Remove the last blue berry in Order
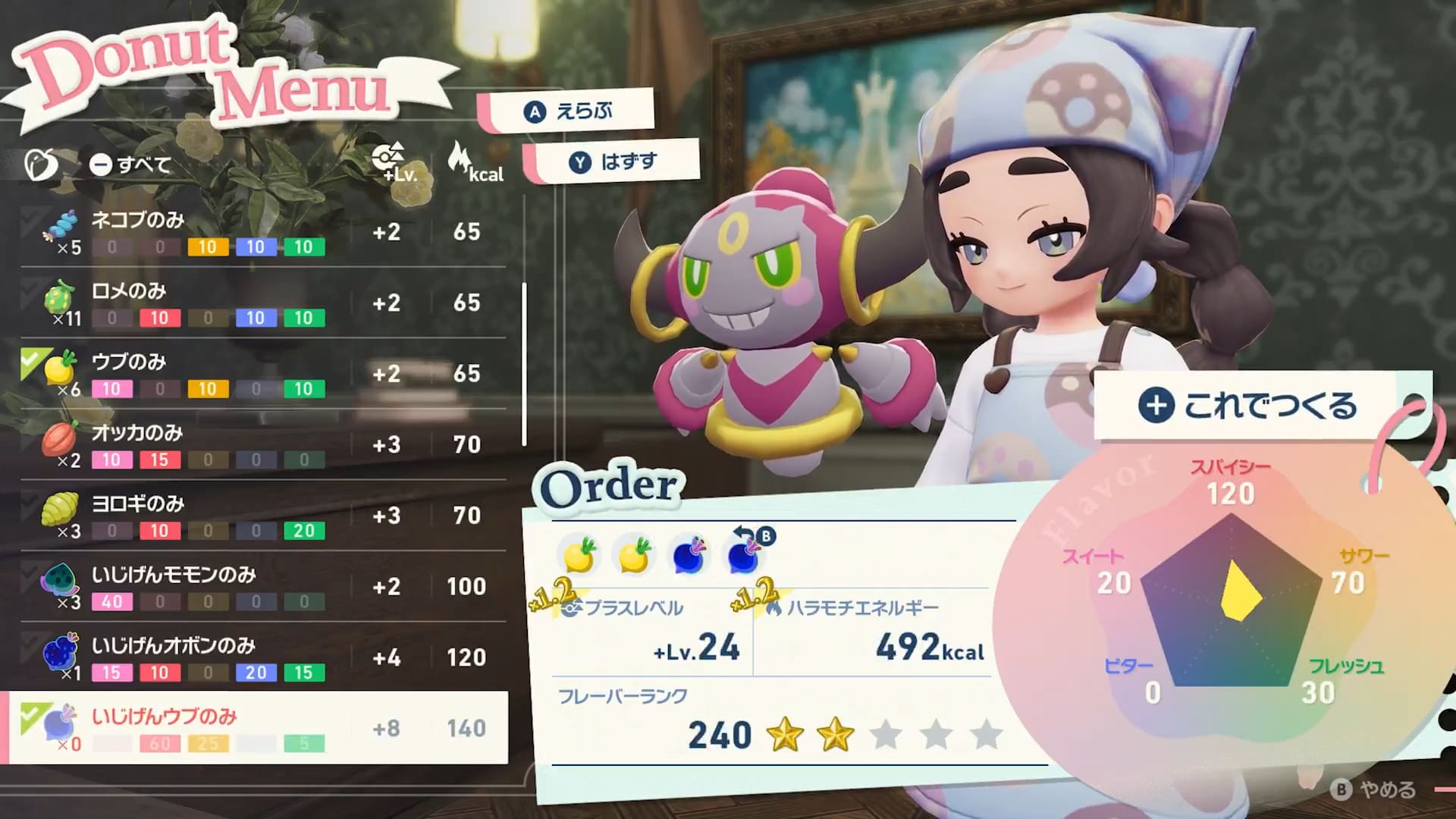Image resolution: width=1456 pixels, height=819 pixels. point(744,555)
